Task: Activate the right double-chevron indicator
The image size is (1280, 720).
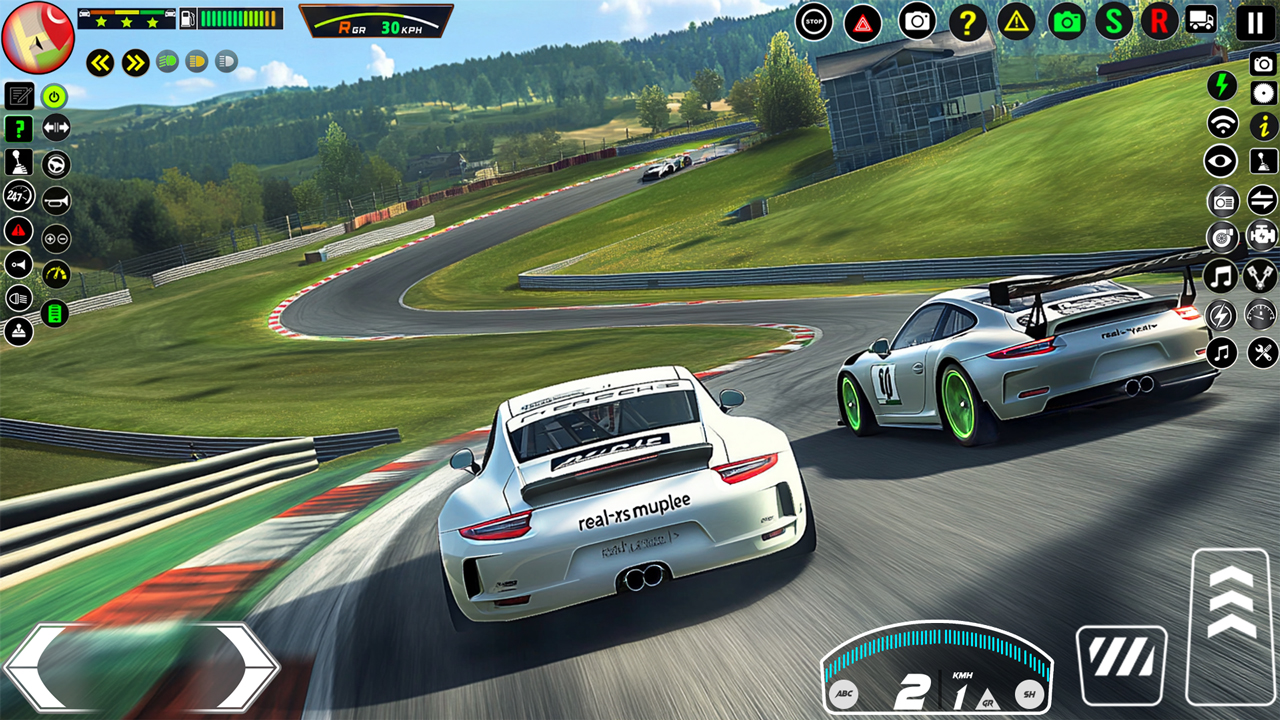Action: 135,63
